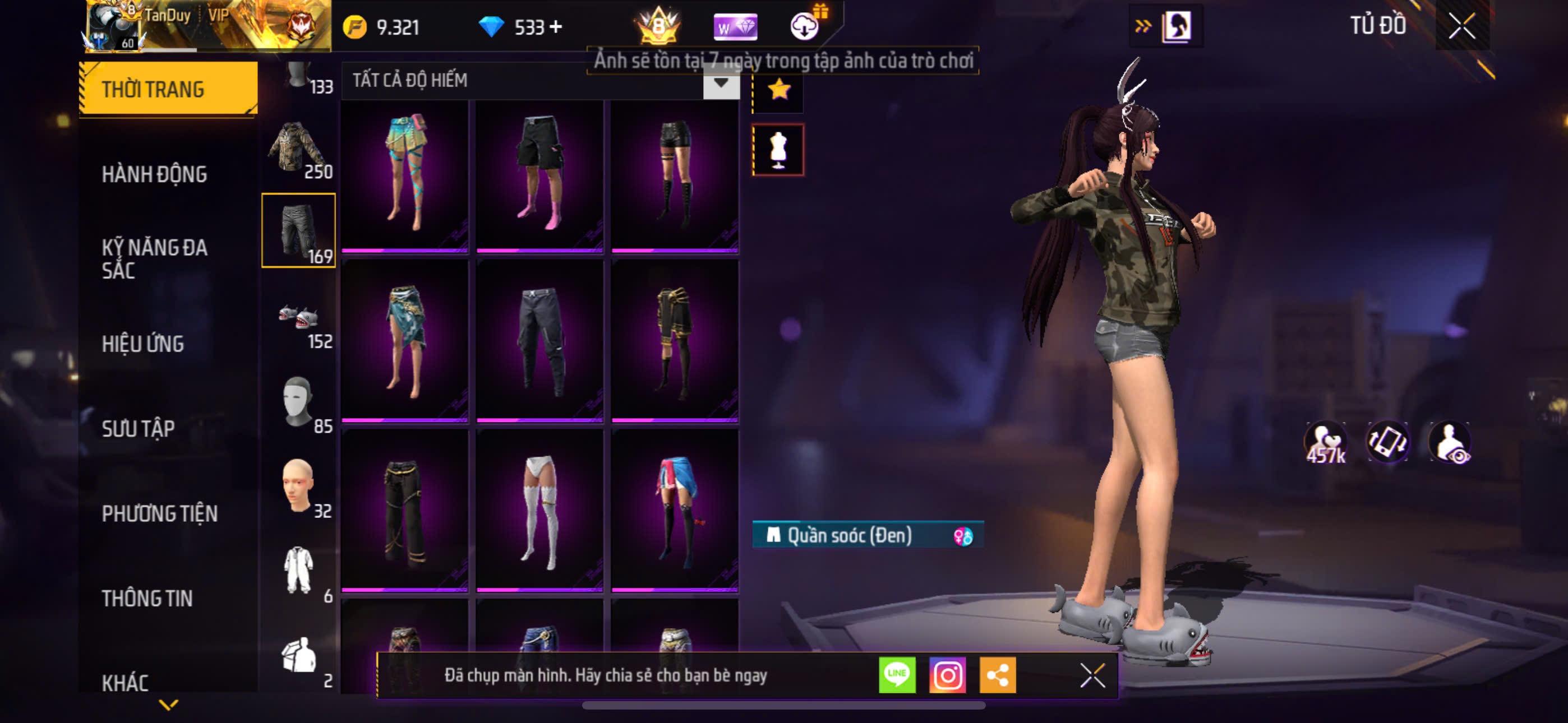Image resolution: width=1568 pixels, height=723 pixels.
Task: Close the TỦ ĐỒ wardrobe screen
Action: click(1461, 26)
